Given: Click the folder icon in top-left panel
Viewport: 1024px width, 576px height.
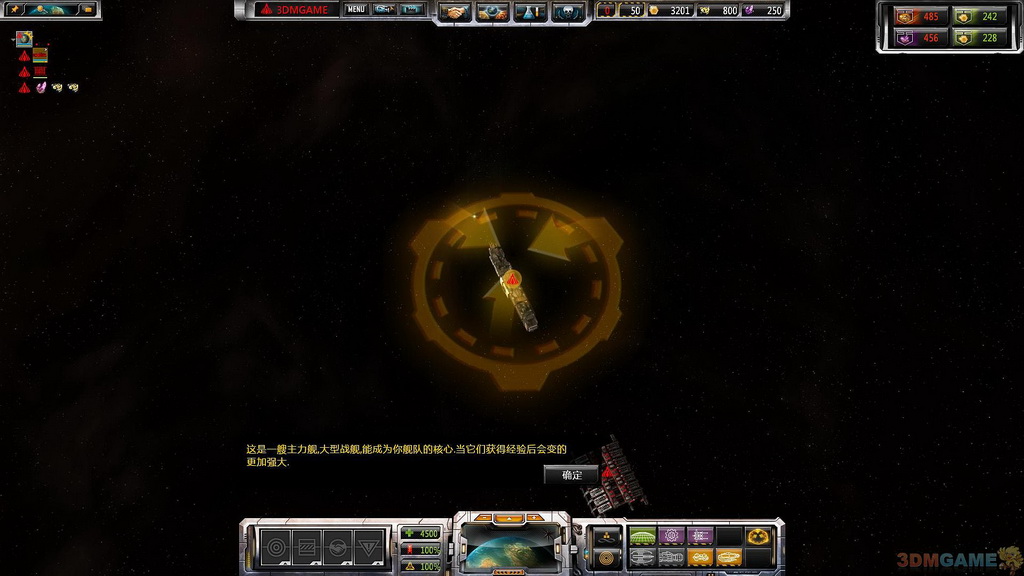Looking at the screenshot, I should point(86,10).
